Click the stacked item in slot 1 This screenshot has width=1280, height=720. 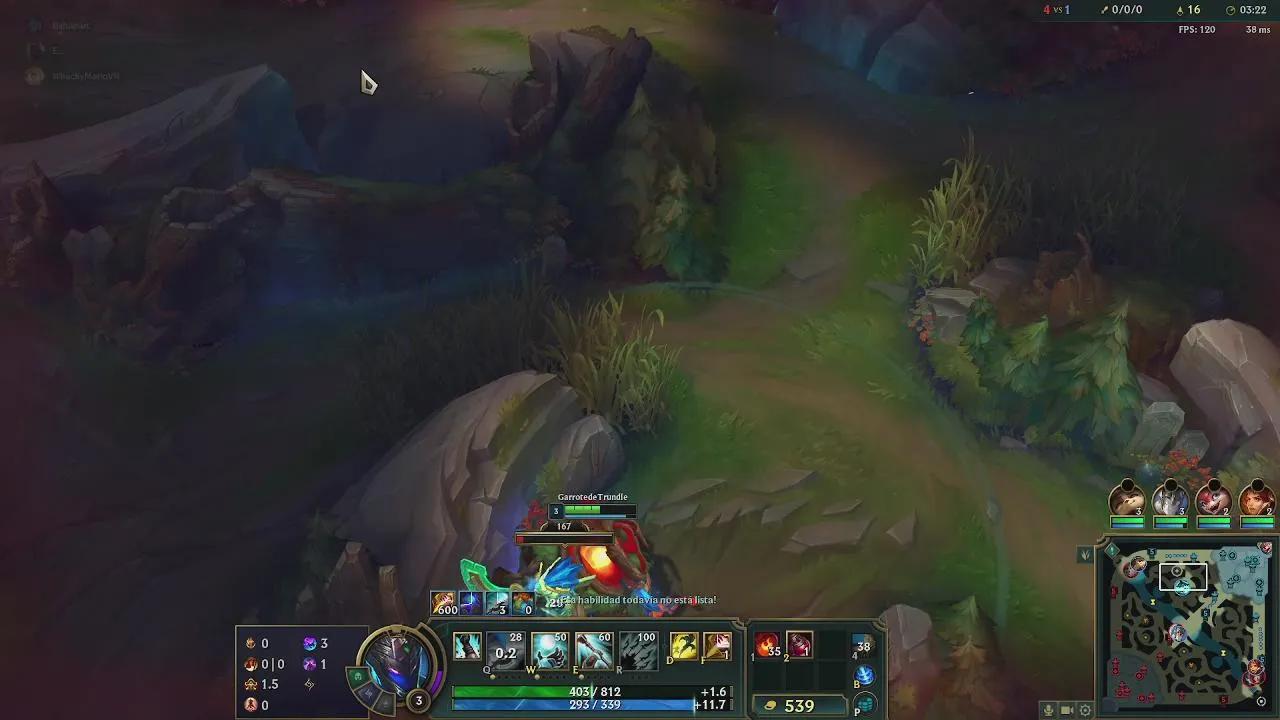coord(766,645)
